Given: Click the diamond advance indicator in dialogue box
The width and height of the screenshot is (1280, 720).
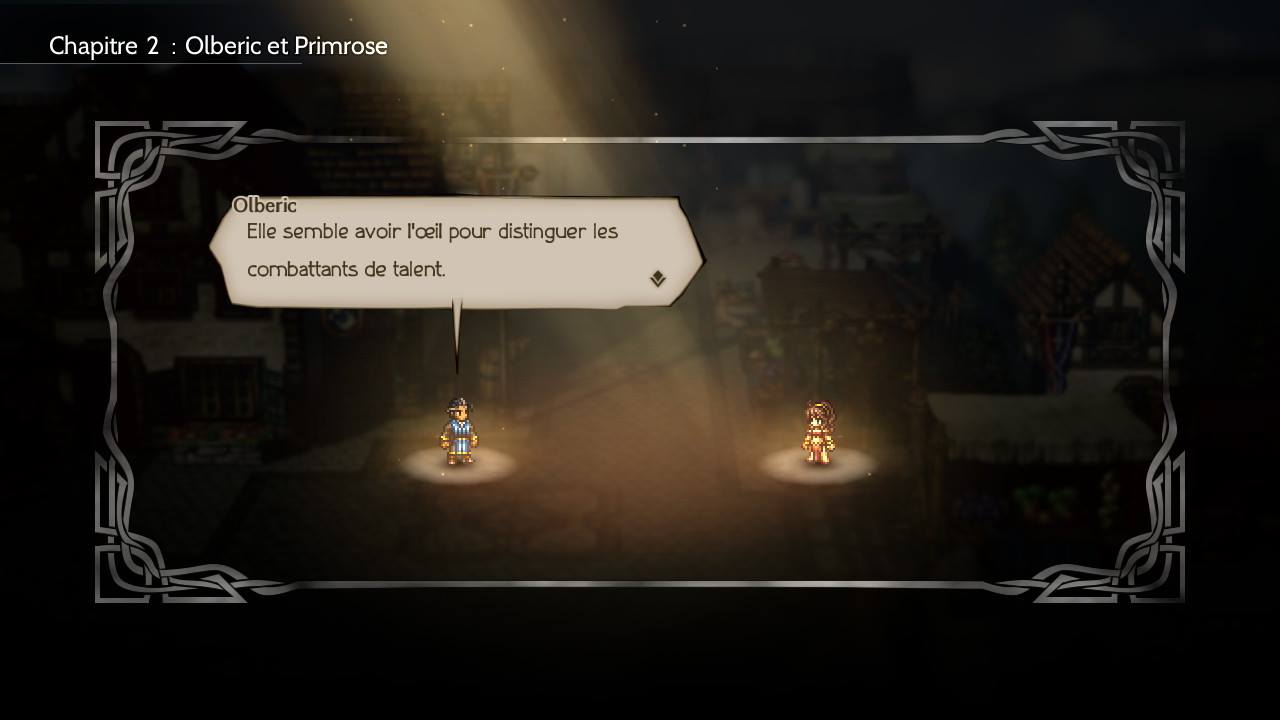Looking at the screenshot, I should click(658, 278).
